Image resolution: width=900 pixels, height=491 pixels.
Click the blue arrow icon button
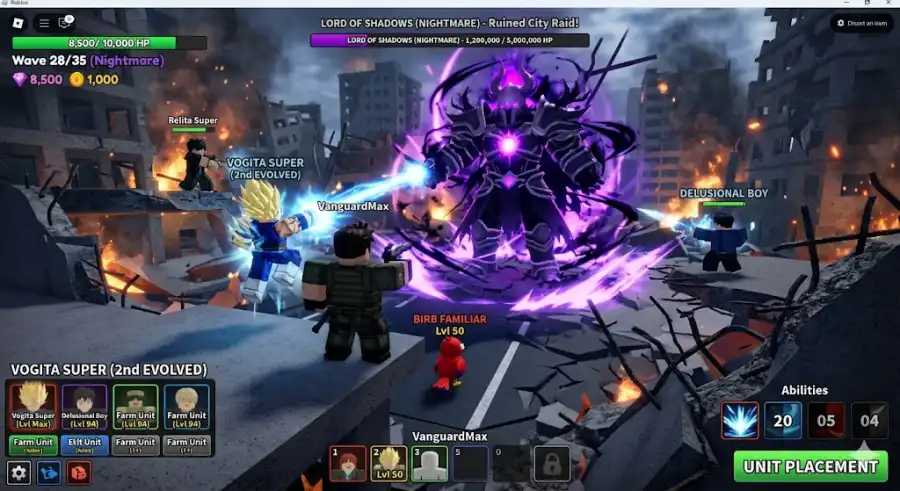[x=48, y=472]
